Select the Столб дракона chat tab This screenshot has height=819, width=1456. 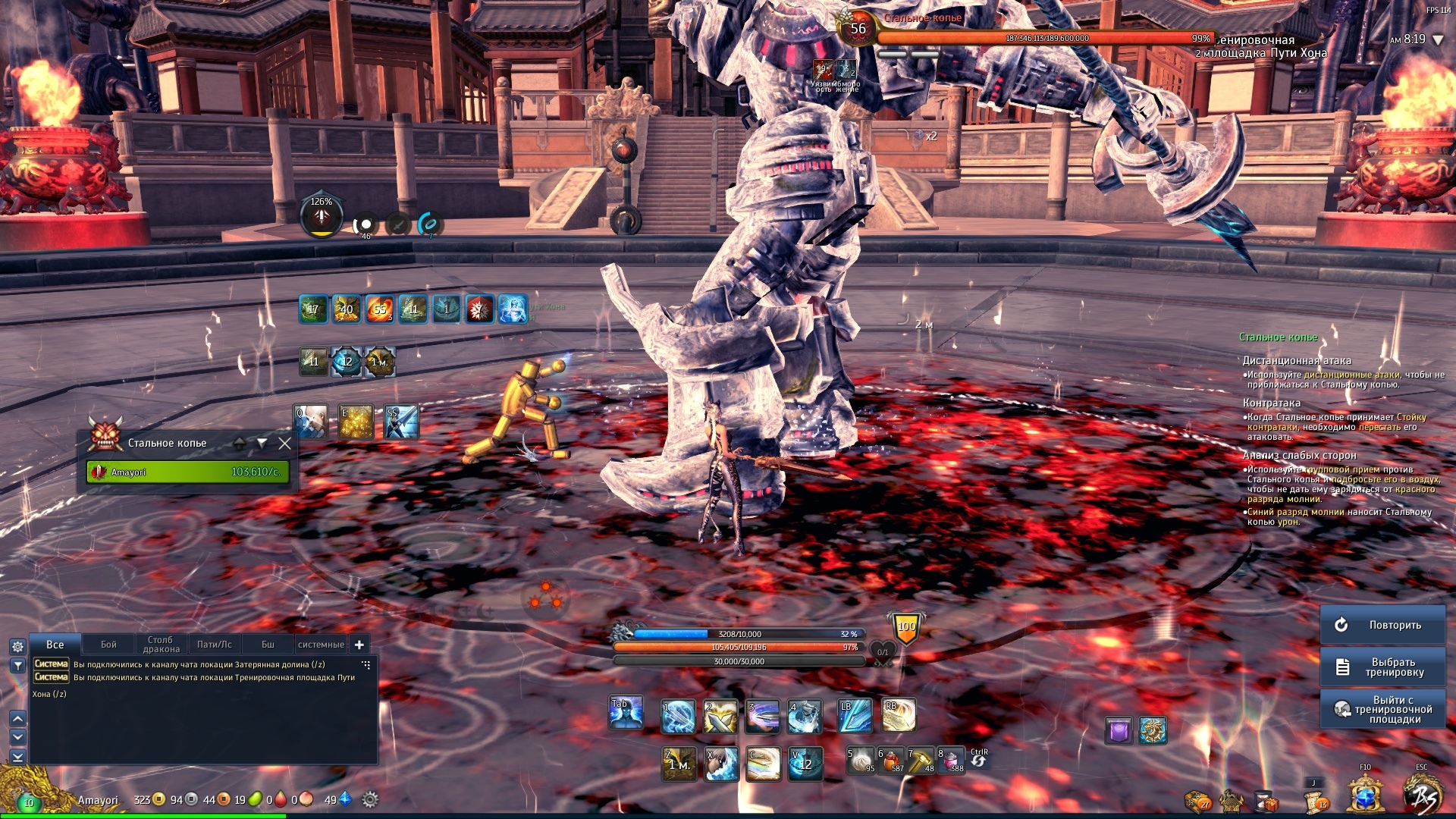click(161, 645)
